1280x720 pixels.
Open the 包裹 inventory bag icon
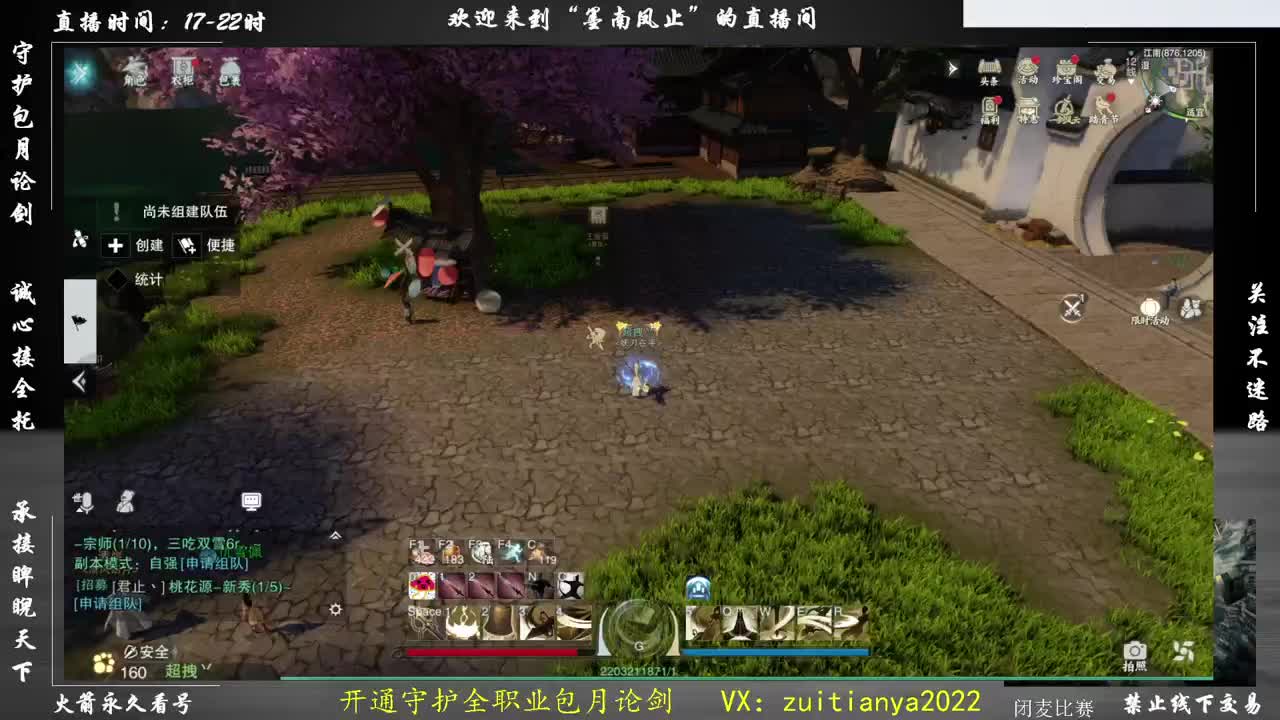click(228, 69)
